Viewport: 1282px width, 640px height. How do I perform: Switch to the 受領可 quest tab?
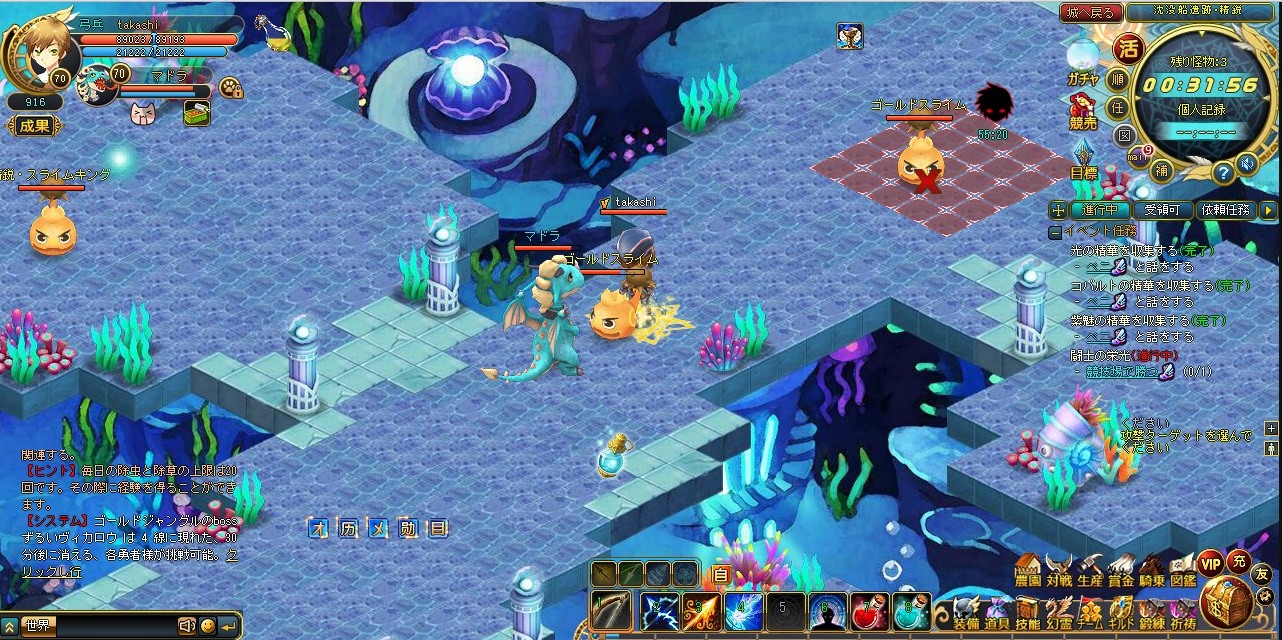[1161, 210]
